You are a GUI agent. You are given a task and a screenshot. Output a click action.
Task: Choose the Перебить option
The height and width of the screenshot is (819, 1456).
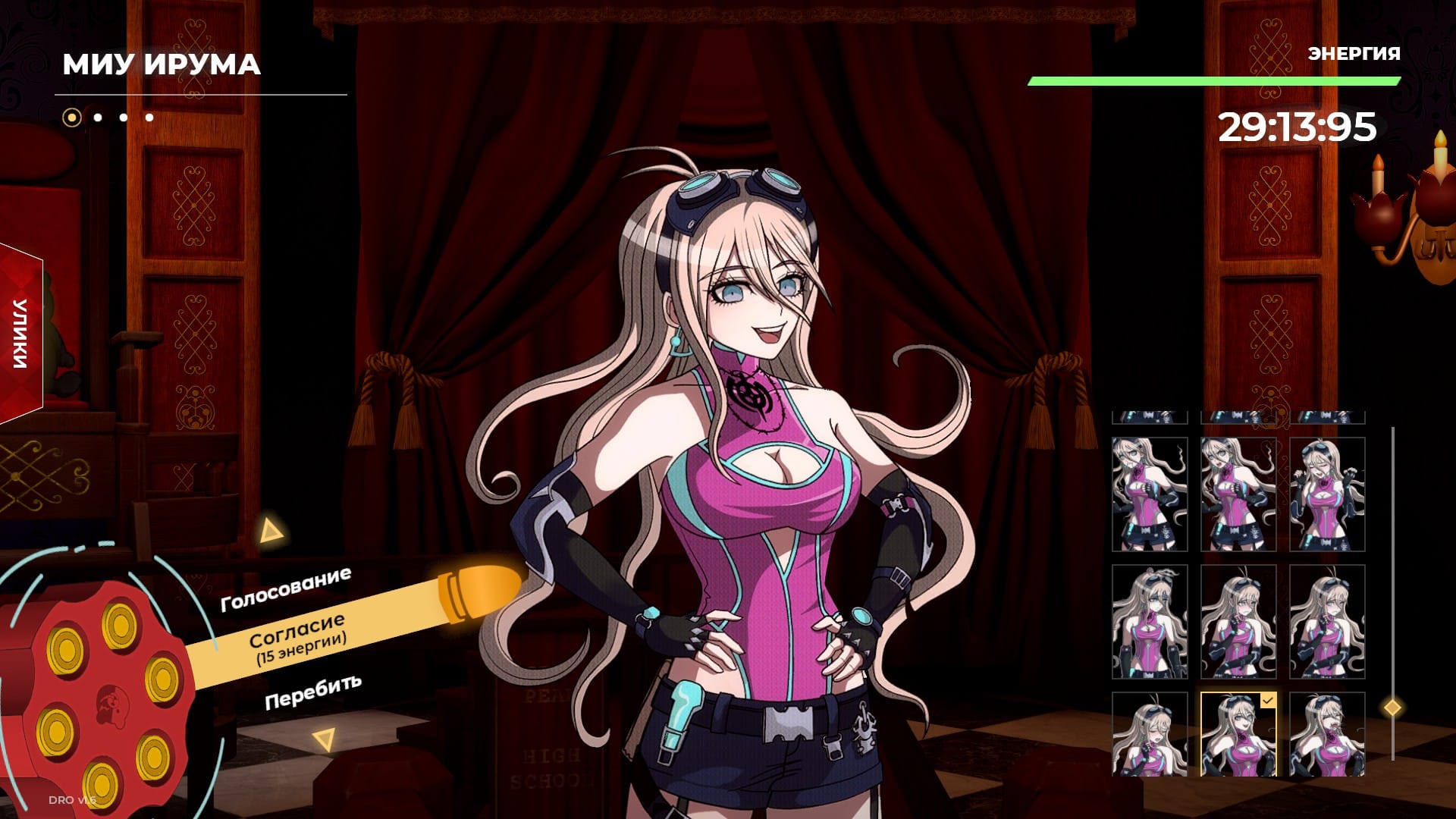click(x=312, y=691)
